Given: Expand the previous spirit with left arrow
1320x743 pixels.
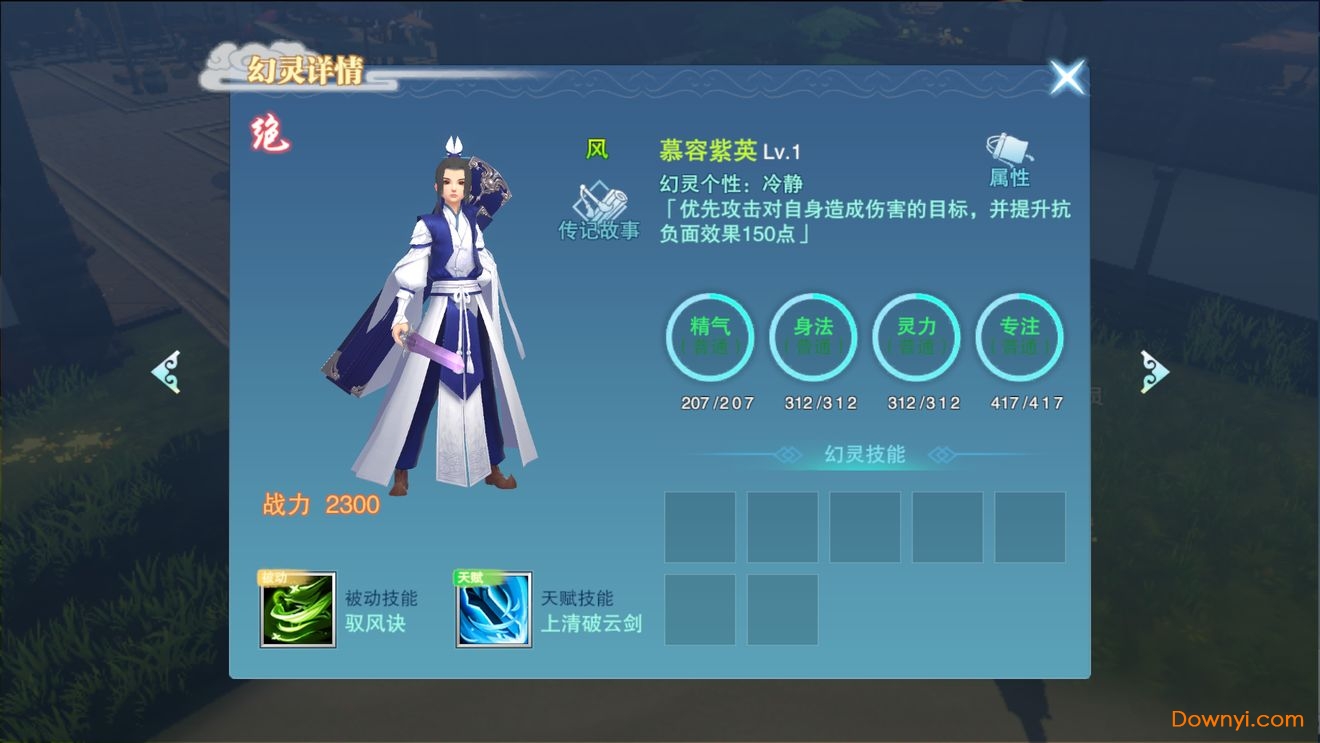Looking at the screenshot, I should click(x=166, y=371).
